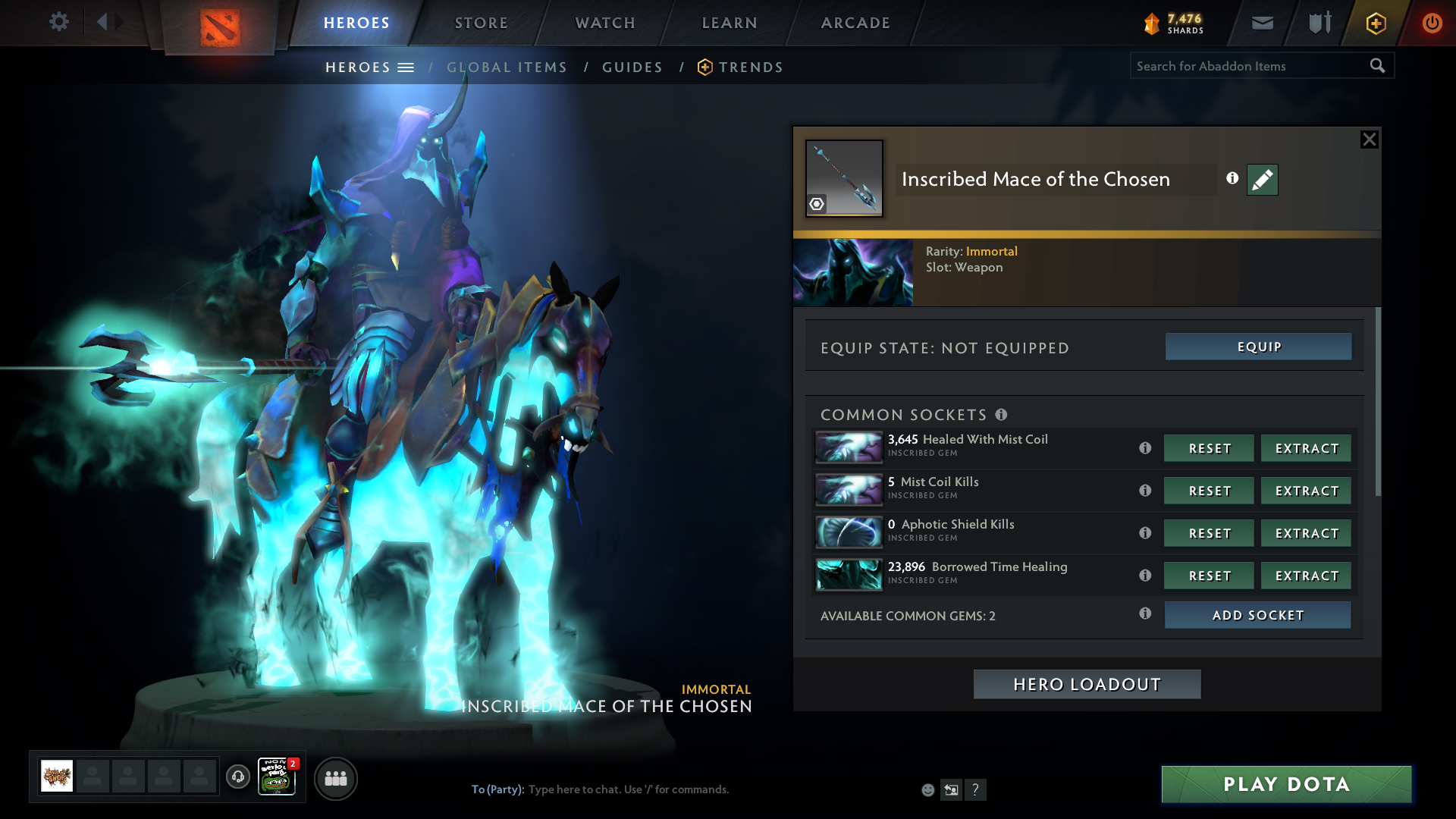Quit the game with the power button
The height and width of the screenshot is (819, 1456).
coord(1432,23)
